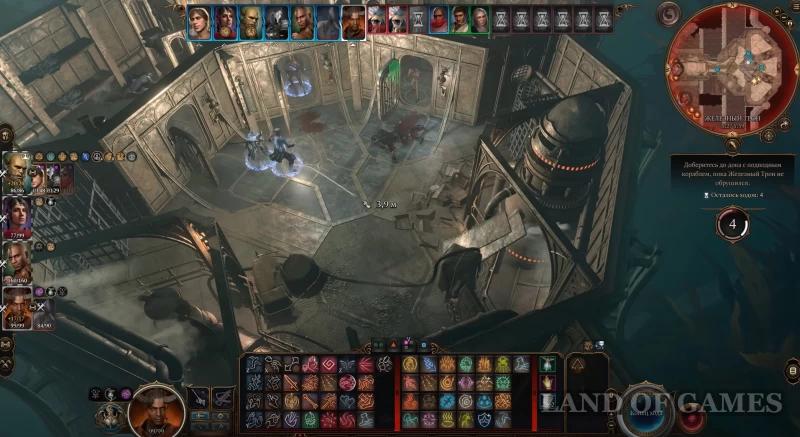The image size is (800, 437).
Task: Select the red-masked enemy portrait in turn order
Action: click(439, 19)
